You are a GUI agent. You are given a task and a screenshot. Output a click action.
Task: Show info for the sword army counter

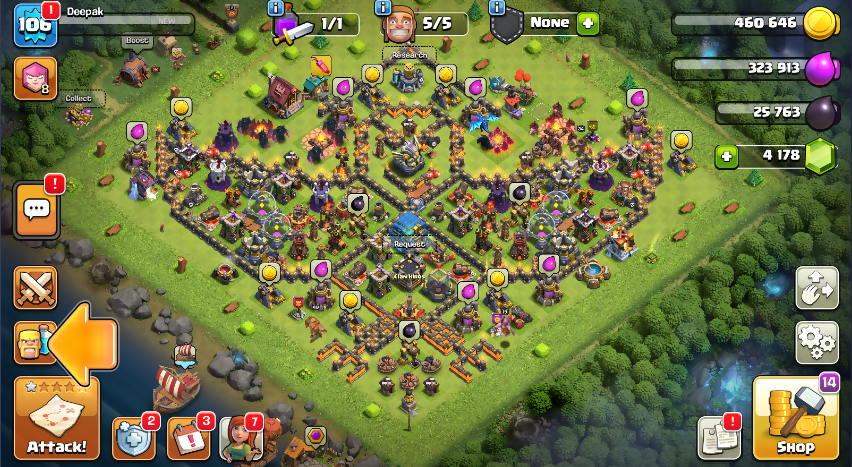pos(277,8)
